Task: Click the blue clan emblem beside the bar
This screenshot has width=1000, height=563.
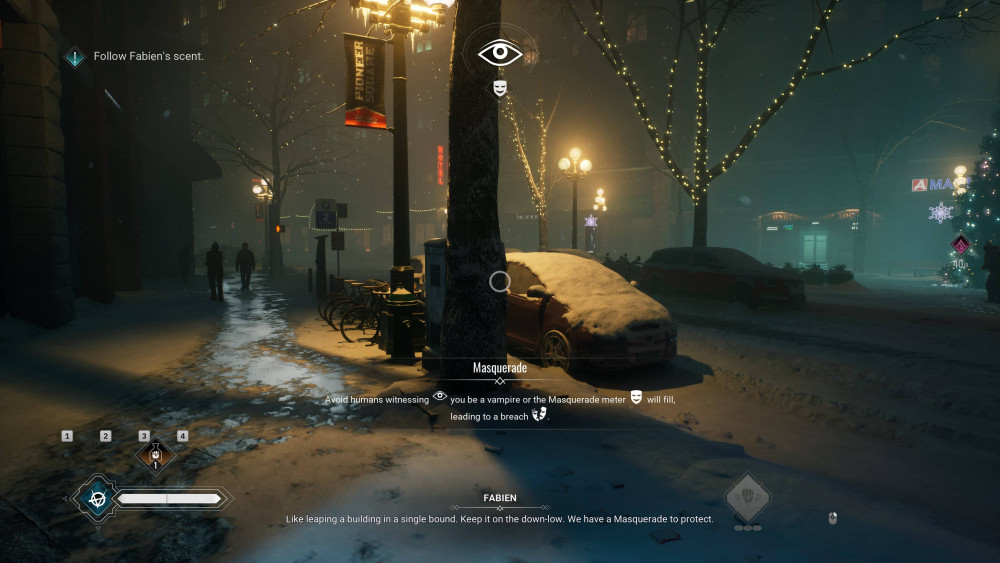Action: (x=97, y=498)
